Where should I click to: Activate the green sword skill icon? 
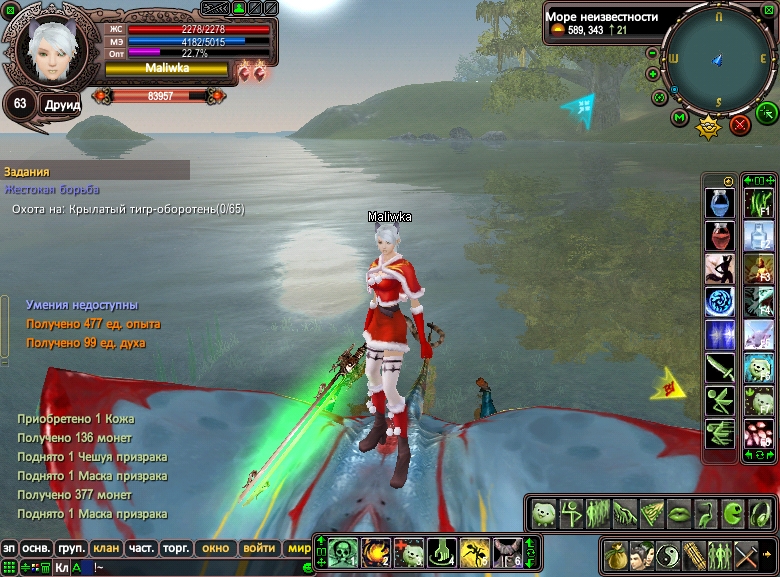[719, 368]
